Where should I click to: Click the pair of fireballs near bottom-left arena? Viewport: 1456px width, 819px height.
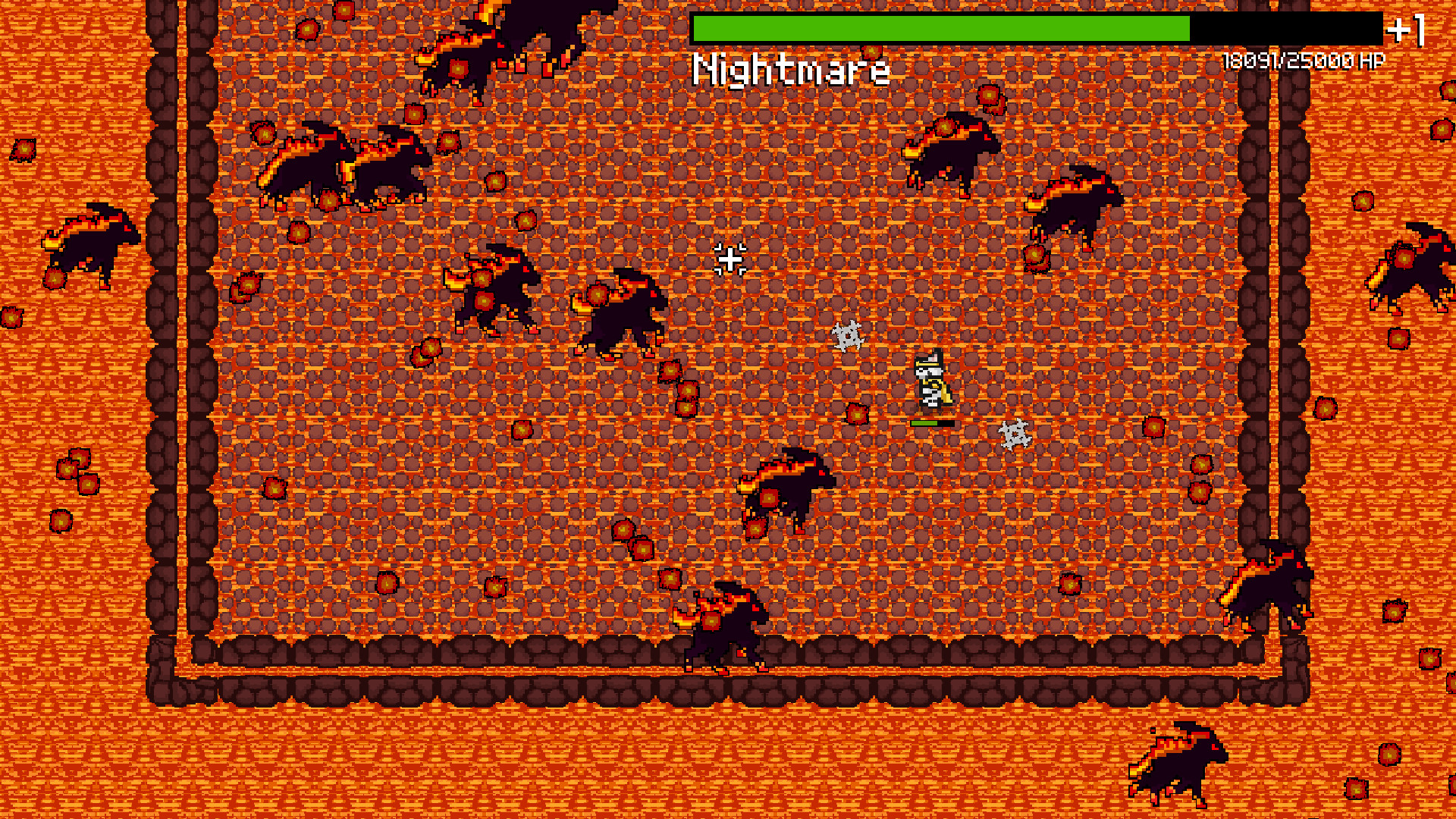(x=76, y=470)
